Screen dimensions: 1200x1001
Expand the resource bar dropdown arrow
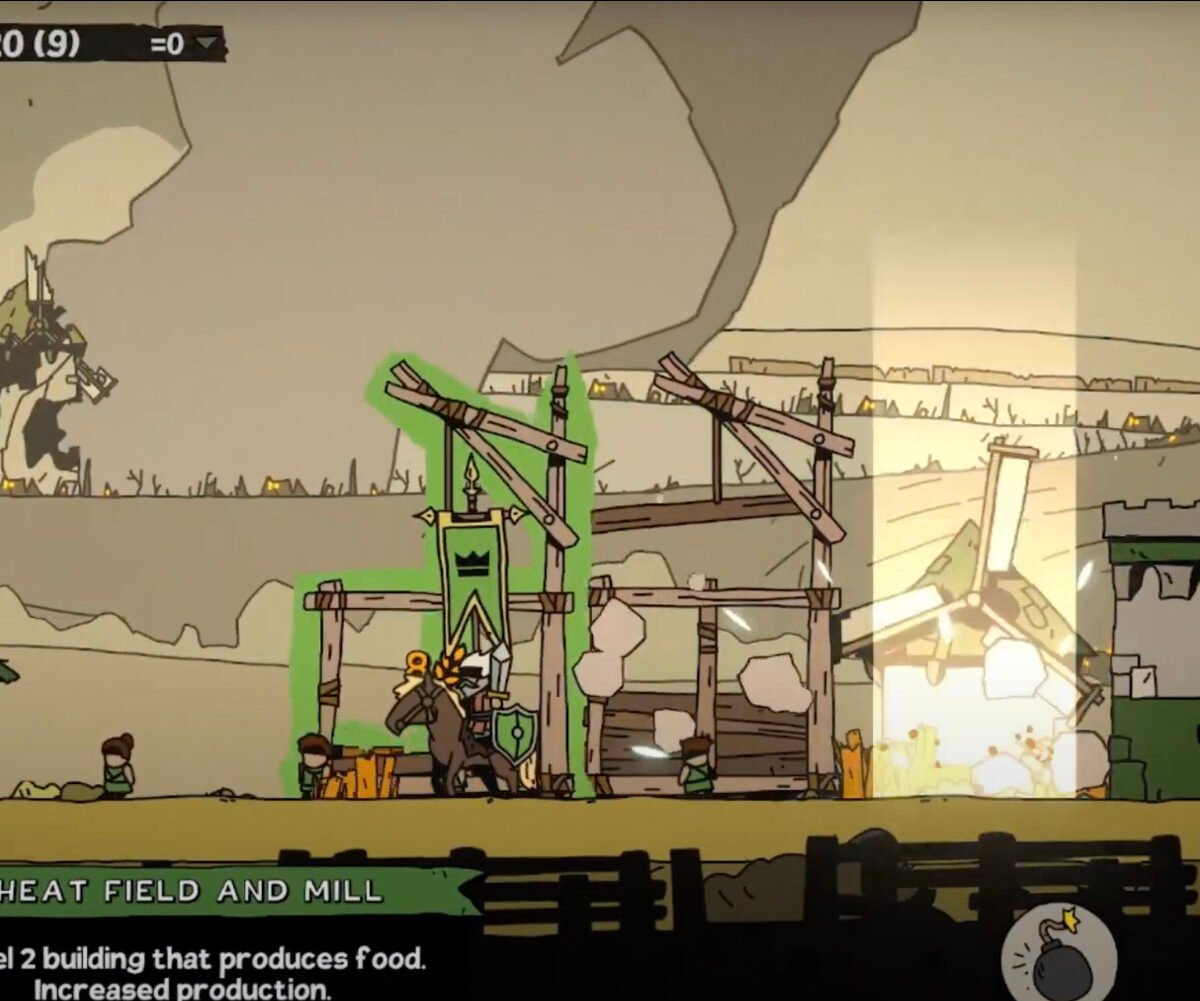(x=207, y=44)
